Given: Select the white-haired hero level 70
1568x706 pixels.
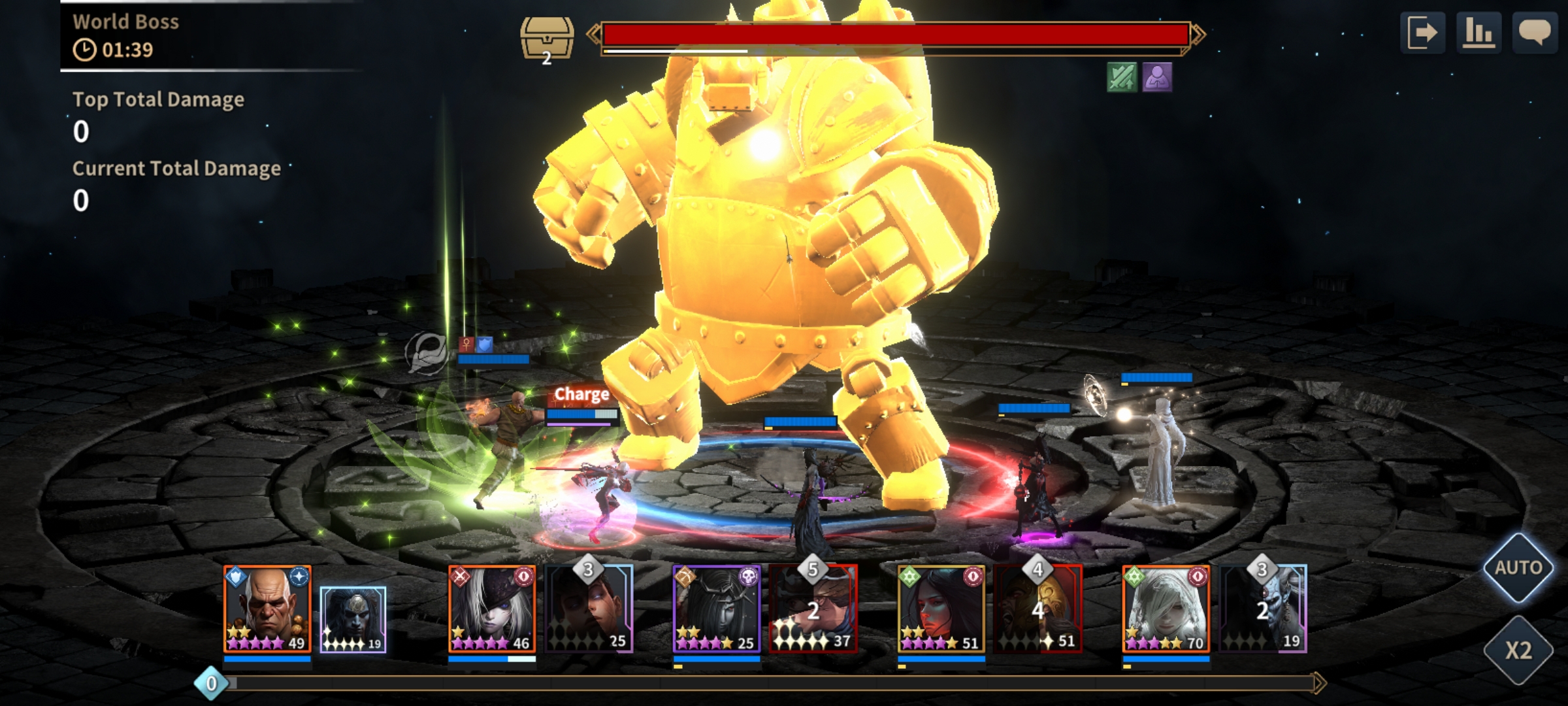Looking at the screenshot, I should (1166, 609).
